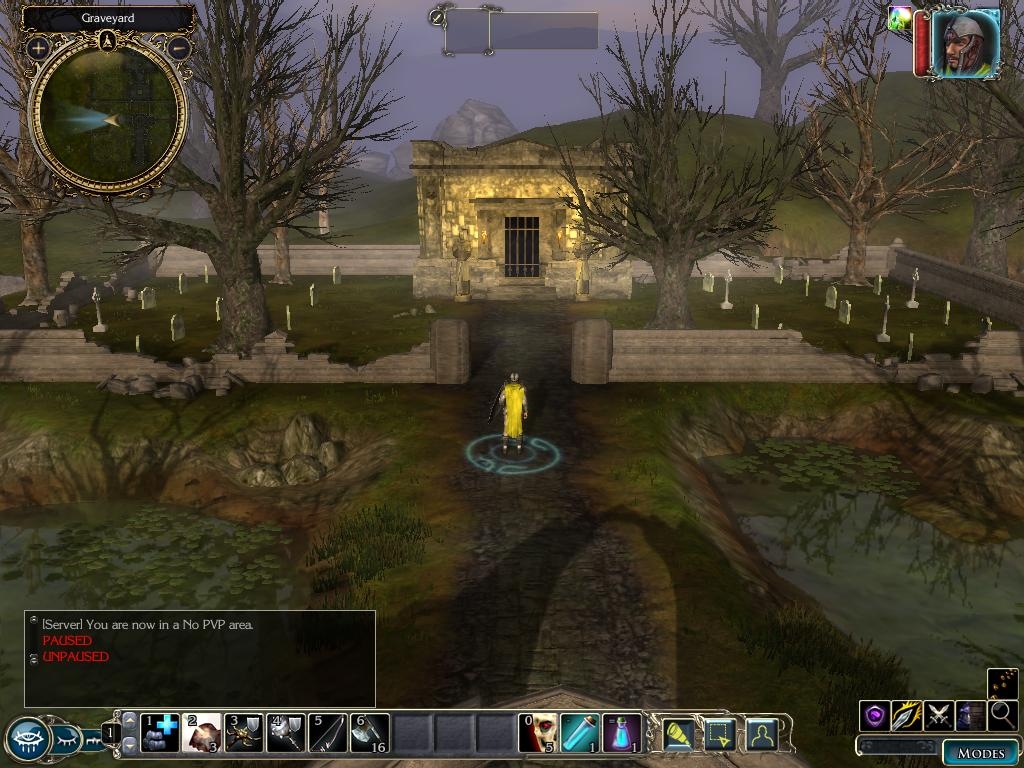Select the bow in hotbar slot 5
This screenshot has height=768, width=1024.
(x=328, y=733)
